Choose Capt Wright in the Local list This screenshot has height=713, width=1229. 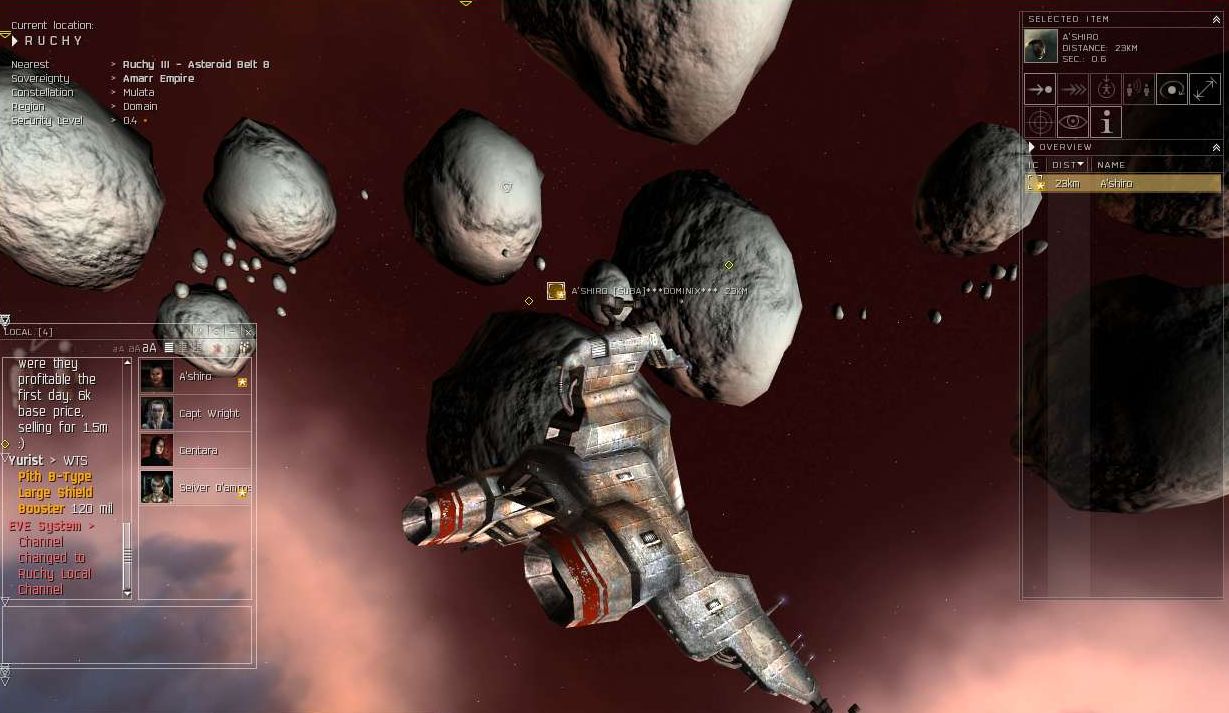[195, 414]
